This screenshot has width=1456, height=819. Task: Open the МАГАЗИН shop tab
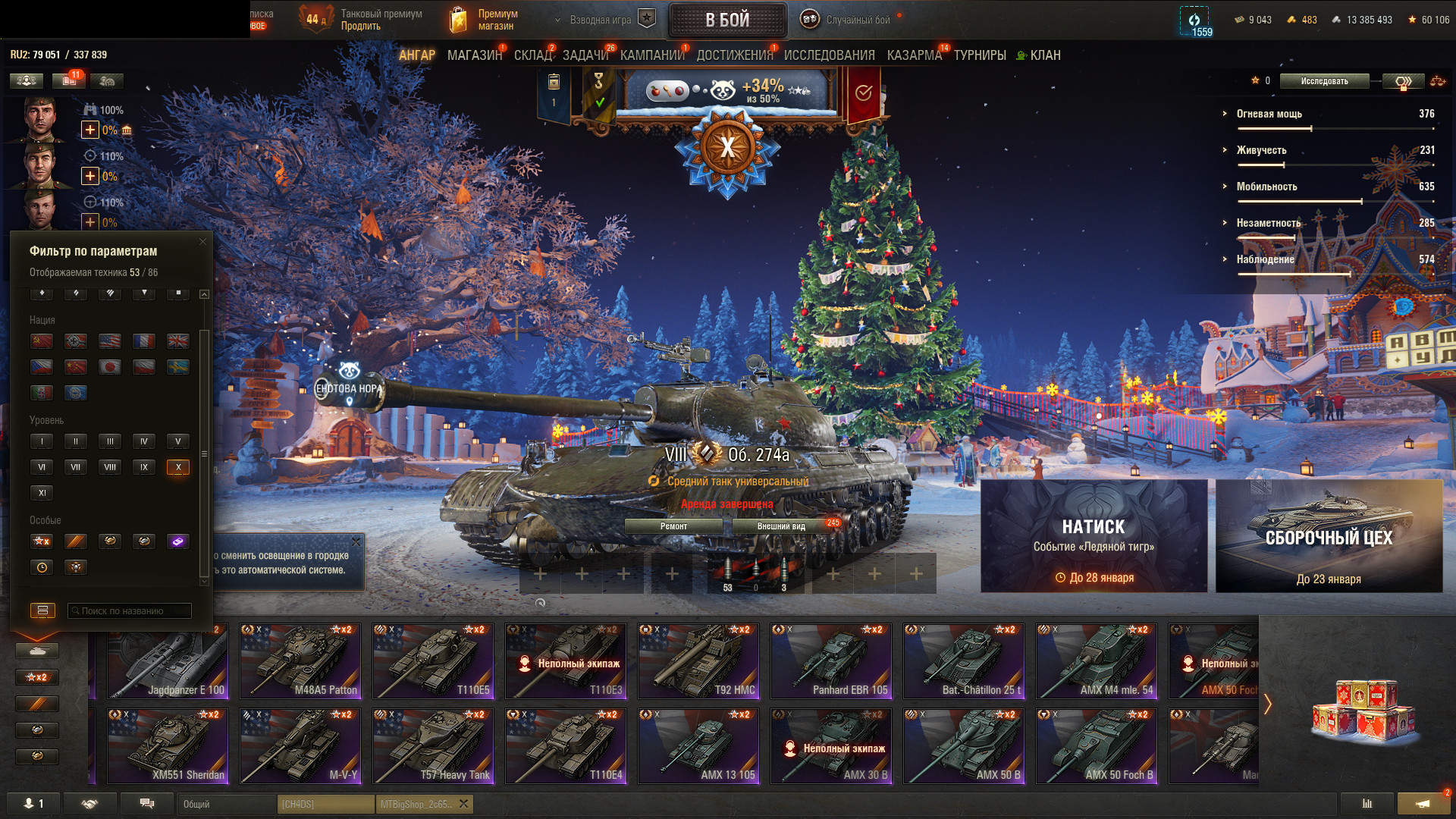(x=475, y=55)
